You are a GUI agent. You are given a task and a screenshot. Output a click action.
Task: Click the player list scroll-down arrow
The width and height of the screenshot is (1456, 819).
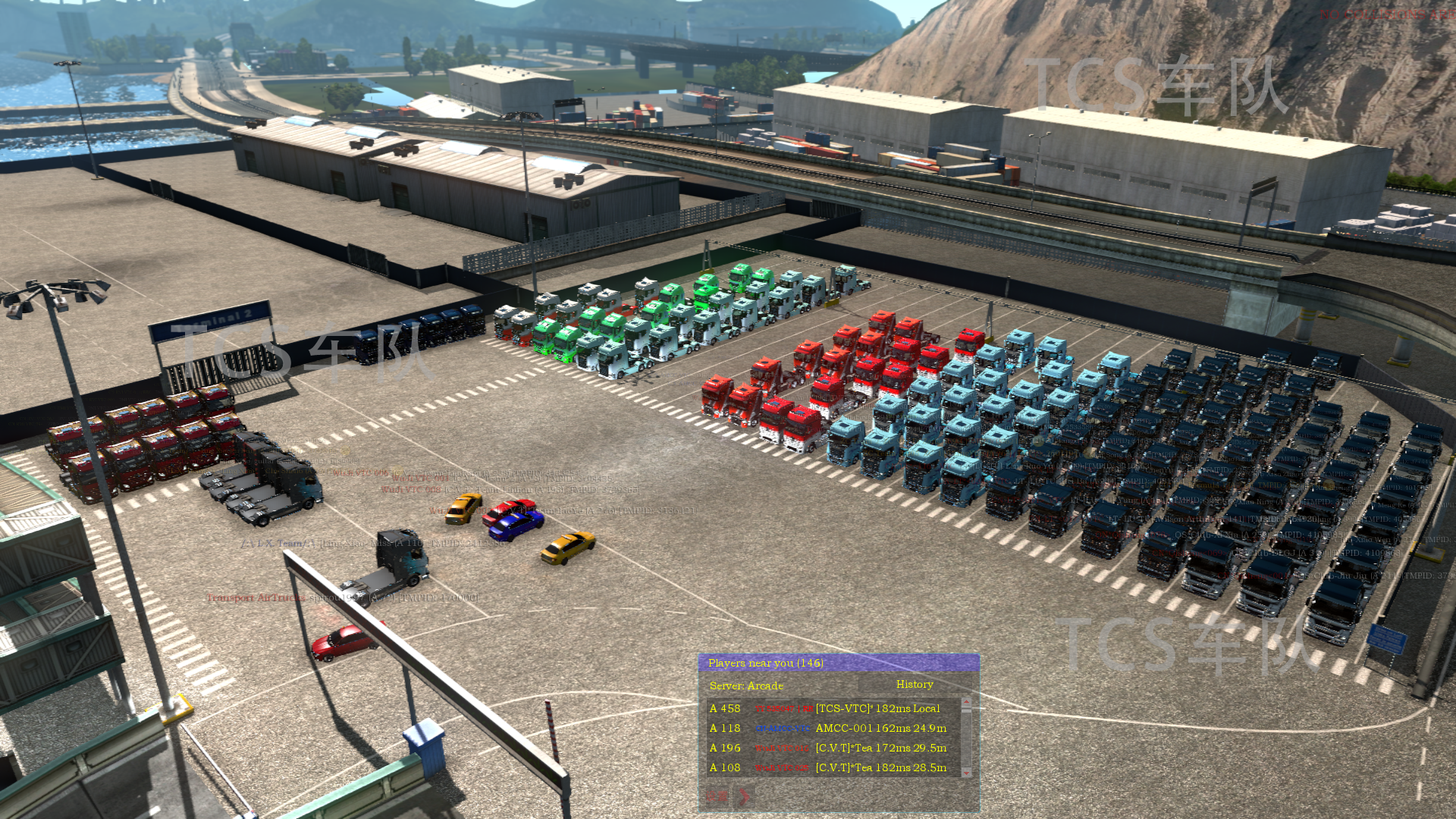coord(966,772)
